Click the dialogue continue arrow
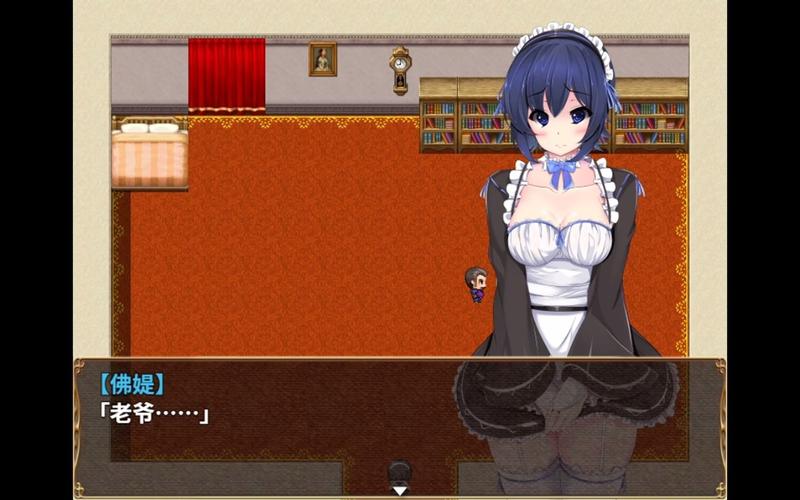 coord(399,490)
